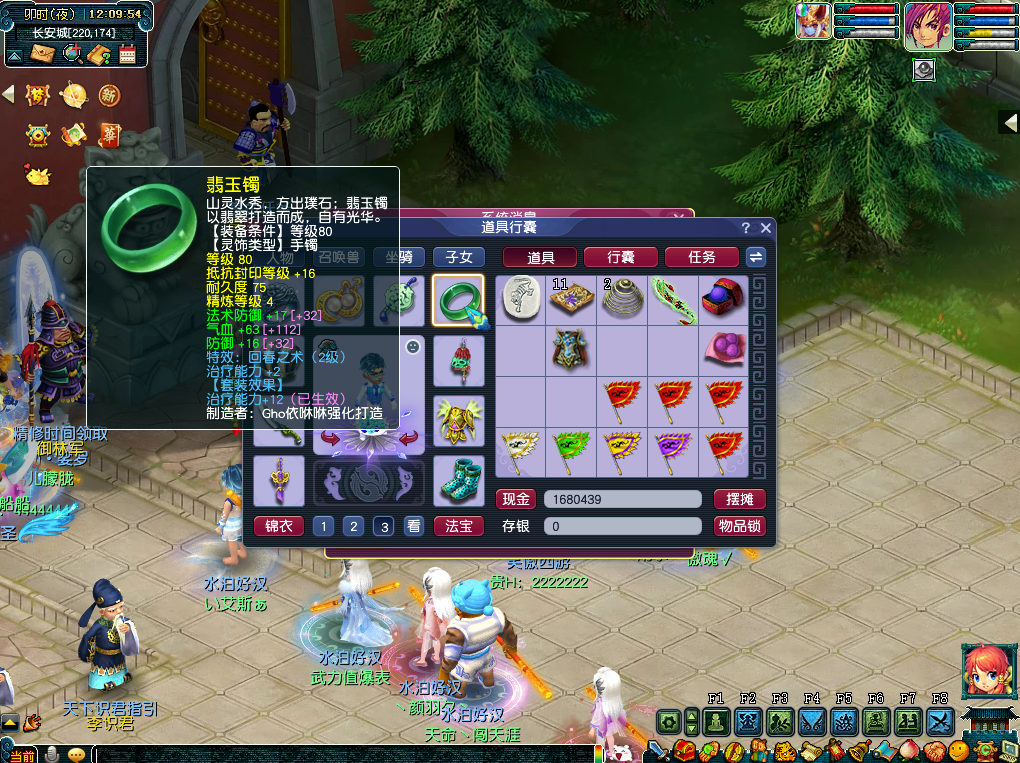Viewport: 1020px width, 763px height.
Task: Activate the F1 meditation skill shortcut
Action: 715,721
